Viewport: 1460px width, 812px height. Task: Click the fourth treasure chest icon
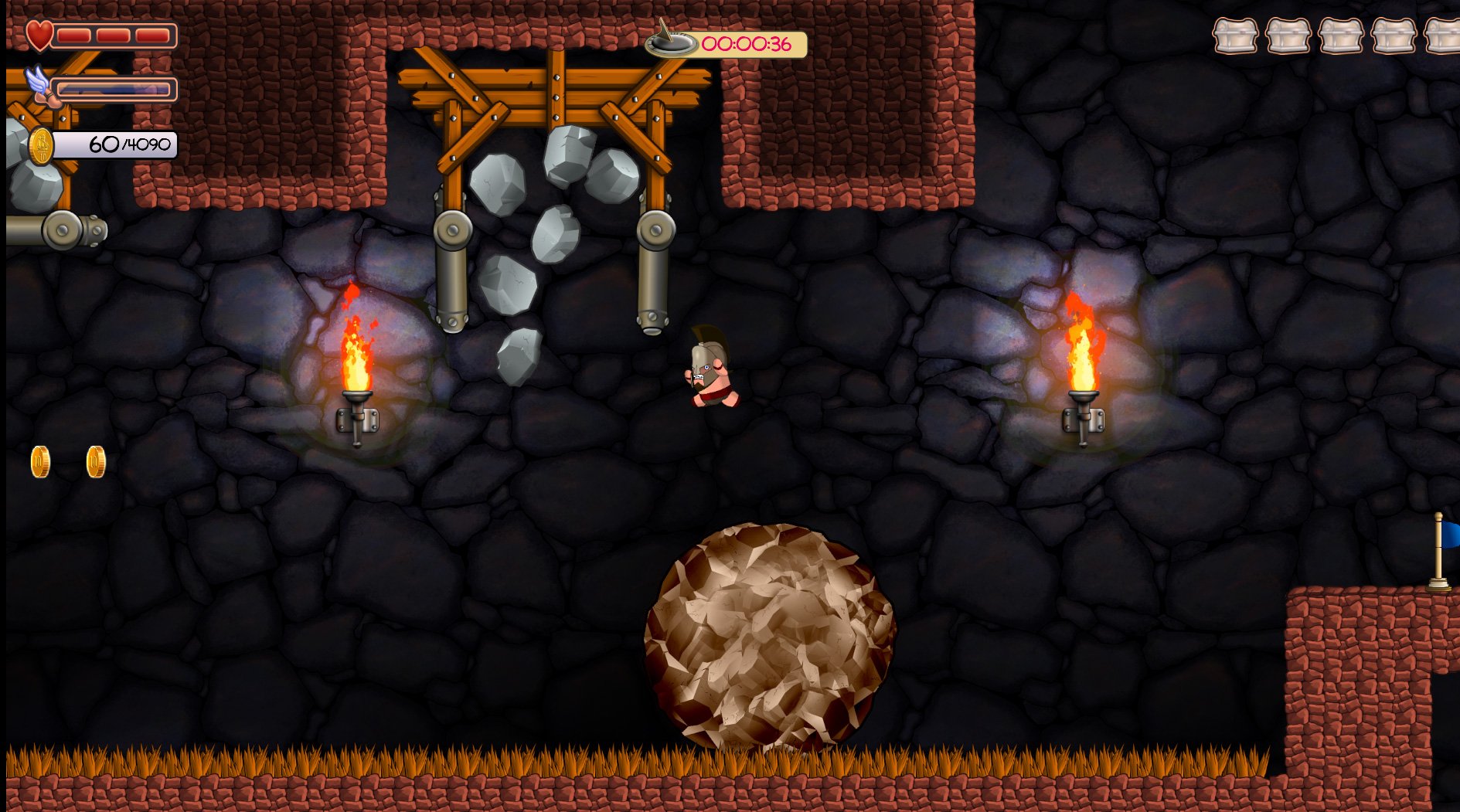click(1393, 35)
